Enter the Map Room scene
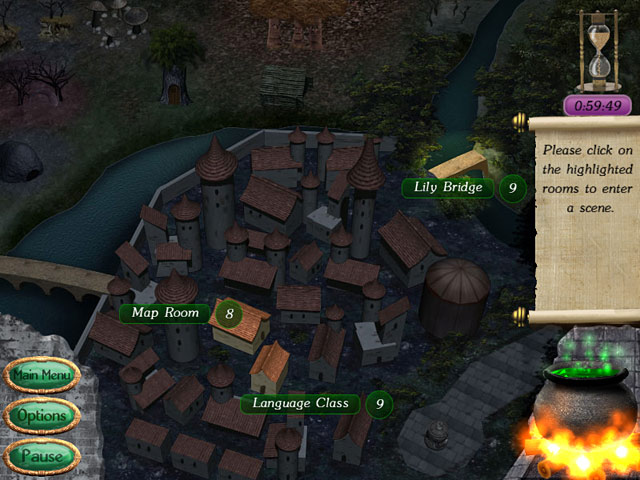Viewport: 640px width, 480px height. point(165,313)
